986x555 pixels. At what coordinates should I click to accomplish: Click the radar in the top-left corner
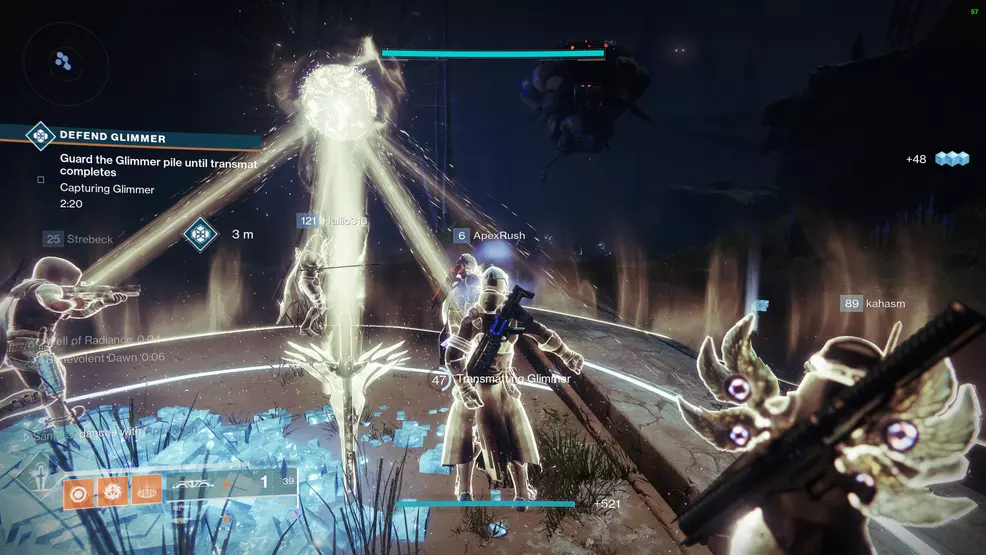[x=62, y=61]
